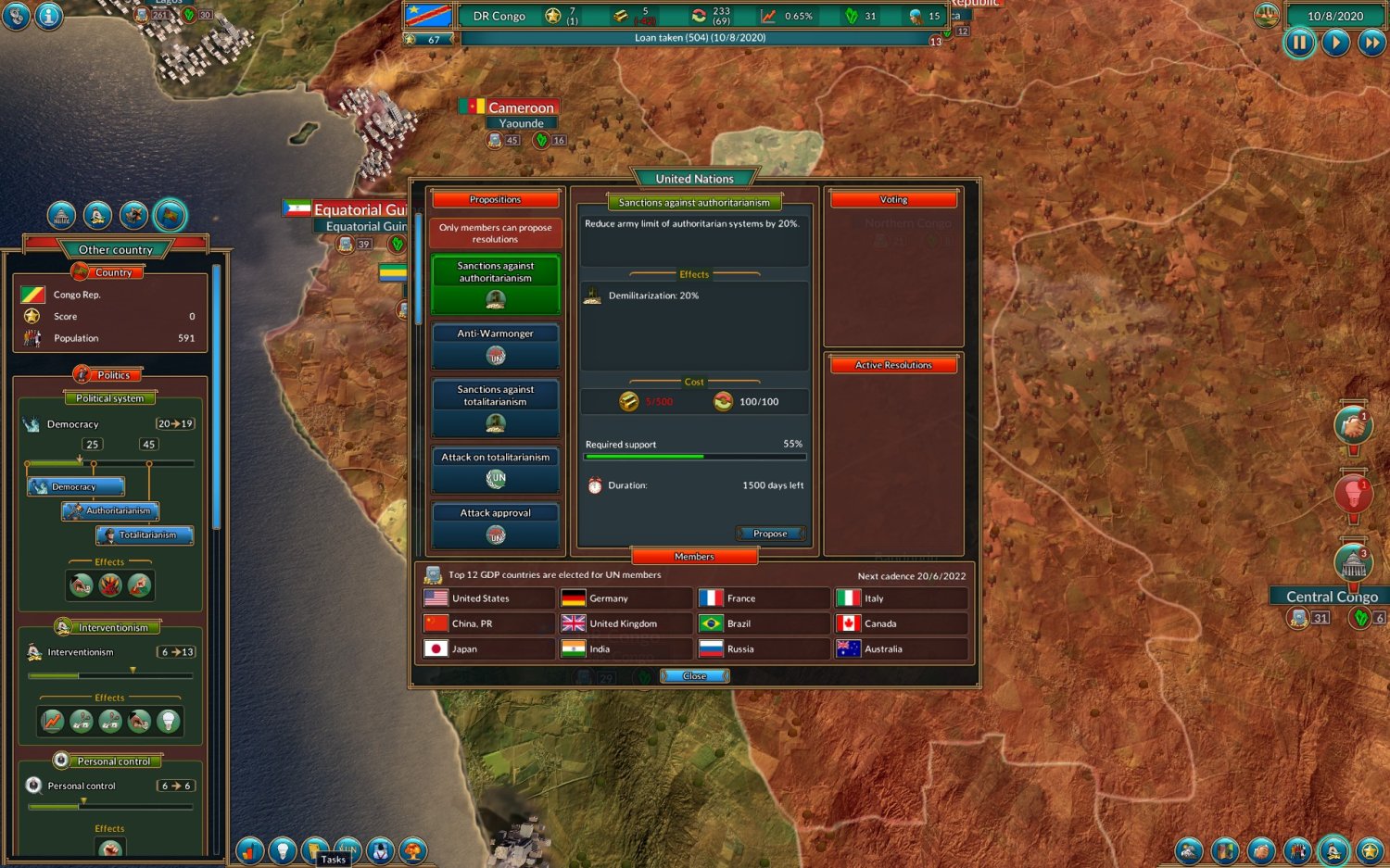The height and width of the screenshot is (868, 1390).
Task: Pause the game time
Action: pyautogui.click(x=1299, y=43)
